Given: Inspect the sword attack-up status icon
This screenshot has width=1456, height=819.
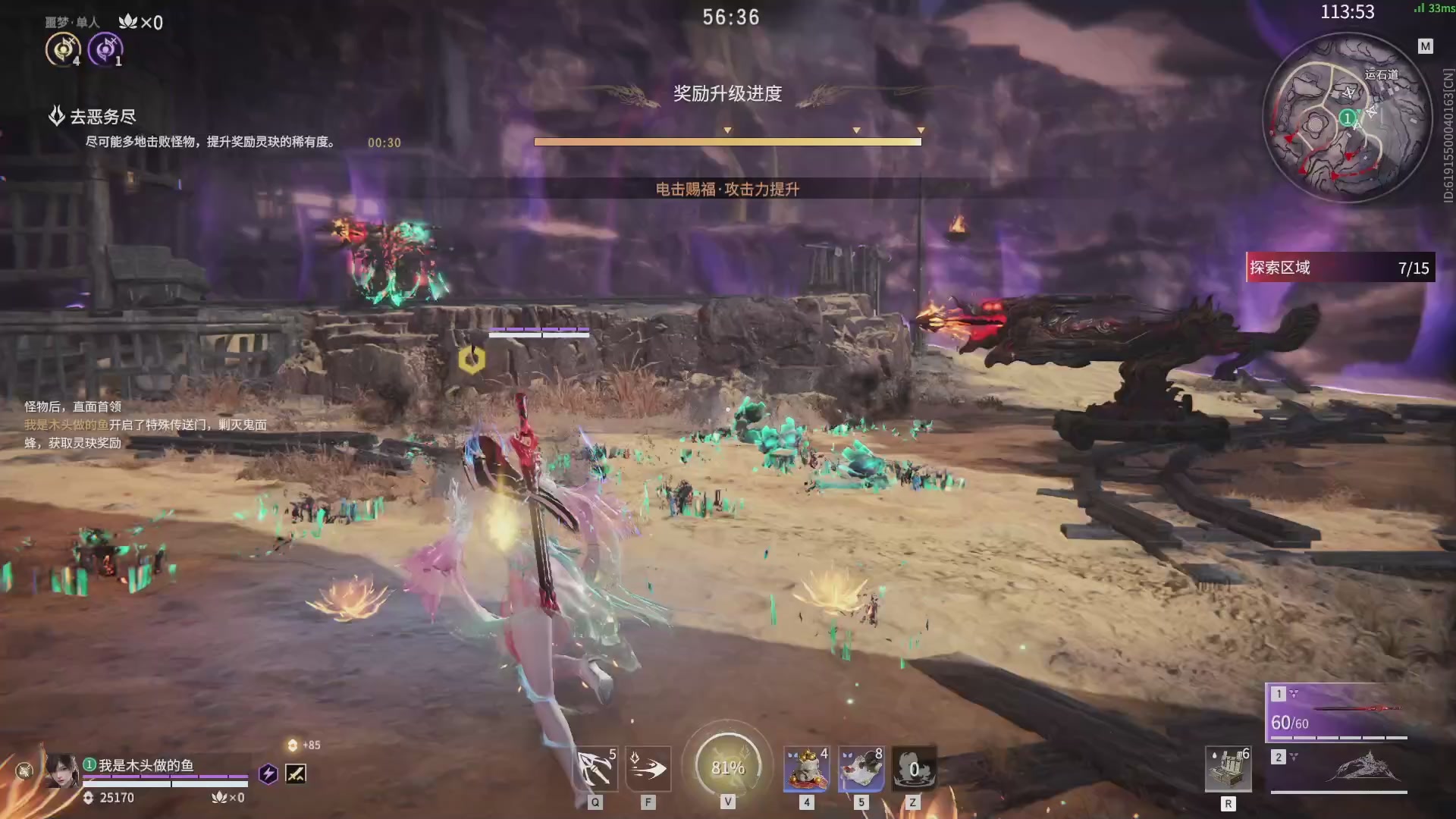Looking at the screenshot, I should point(296,773).
